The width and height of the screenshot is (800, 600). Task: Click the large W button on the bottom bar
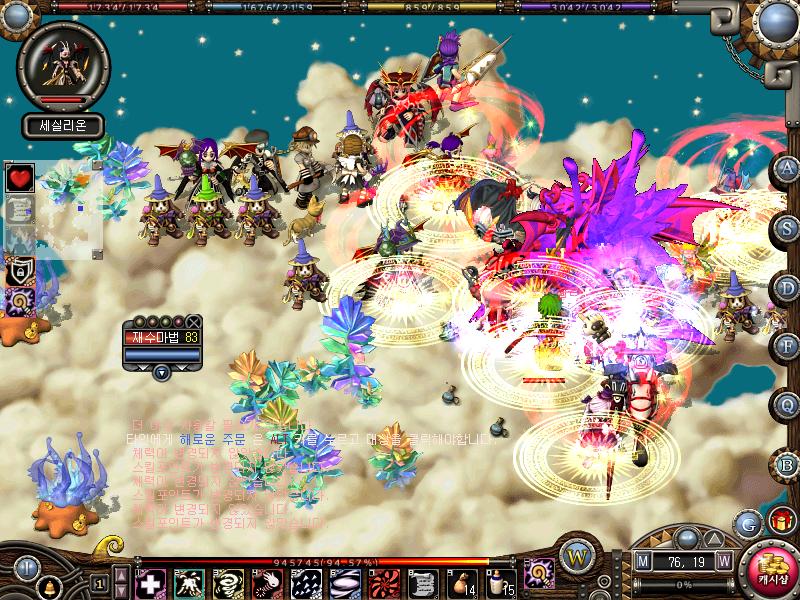point(573,557)
